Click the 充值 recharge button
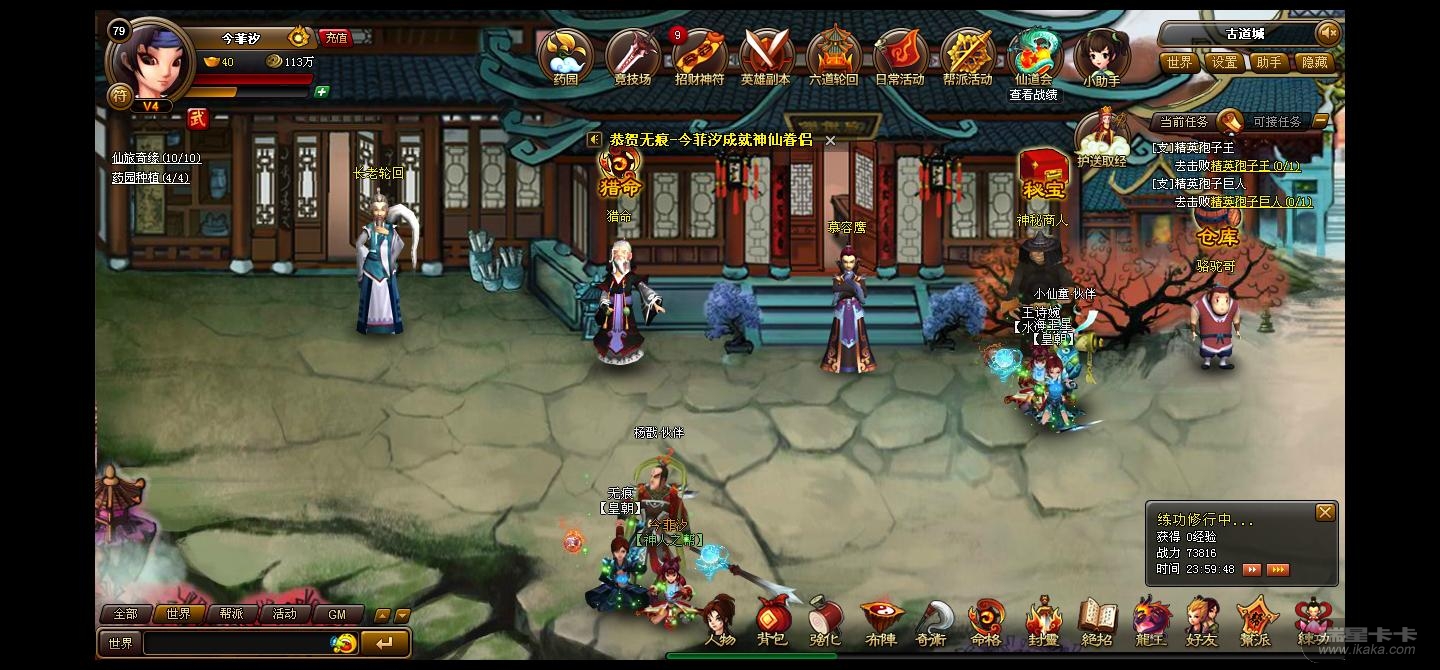This screenshot has width=1440, height=670. click(x=336, y=38)
